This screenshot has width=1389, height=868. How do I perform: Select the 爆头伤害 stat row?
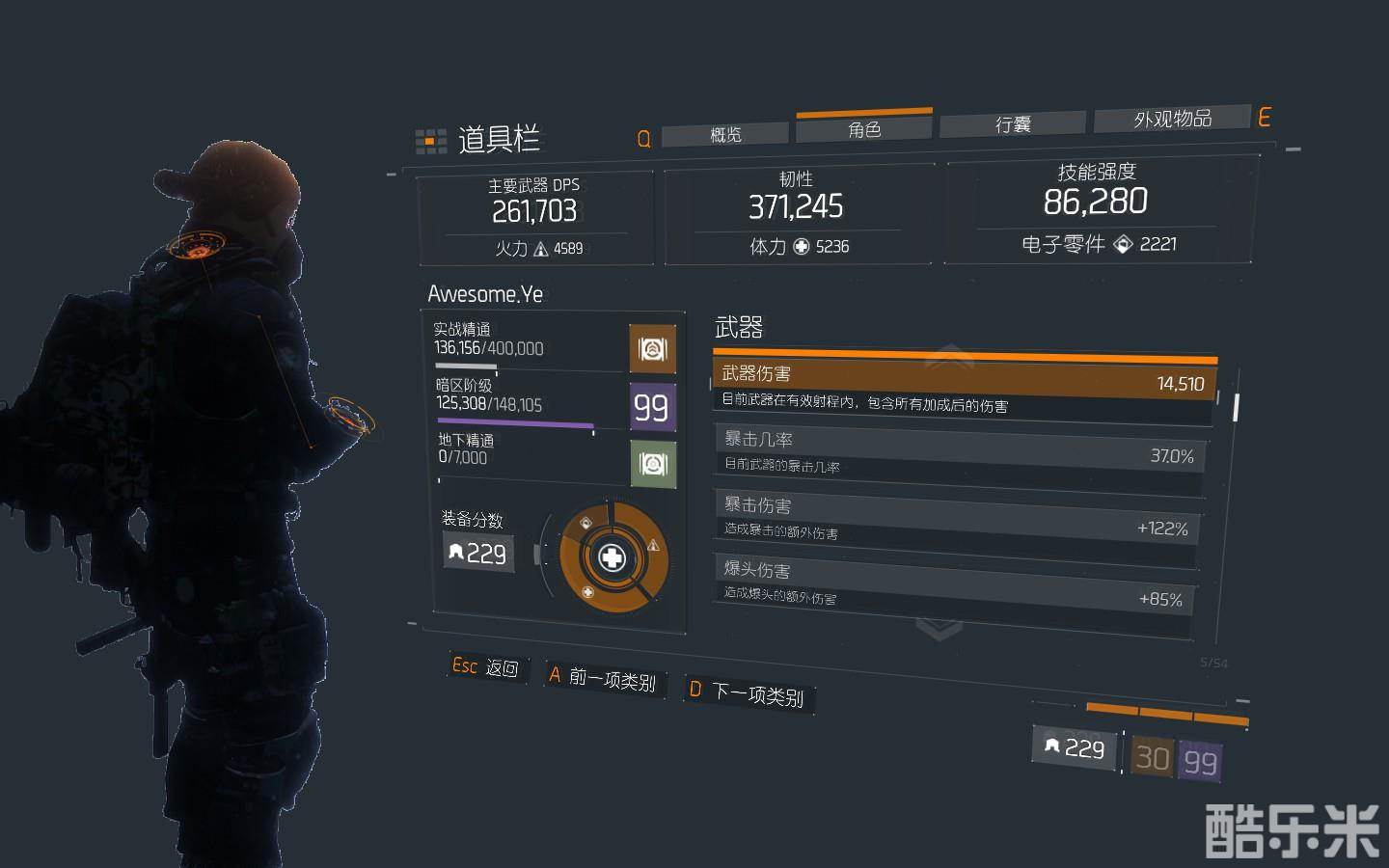pyautogui.click(x=955, y=583)
